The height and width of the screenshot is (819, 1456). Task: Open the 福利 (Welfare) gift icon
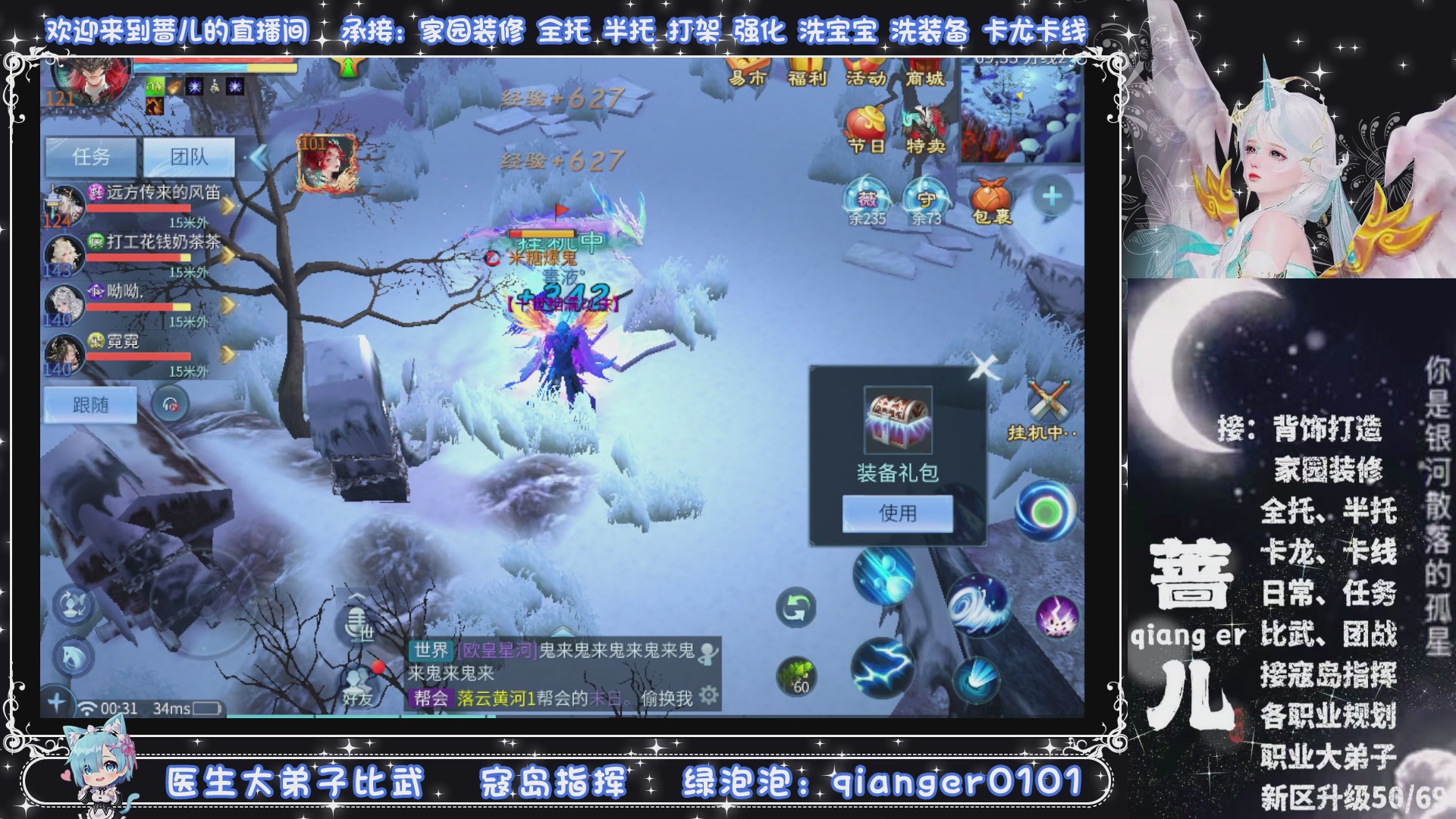(808, 70)
